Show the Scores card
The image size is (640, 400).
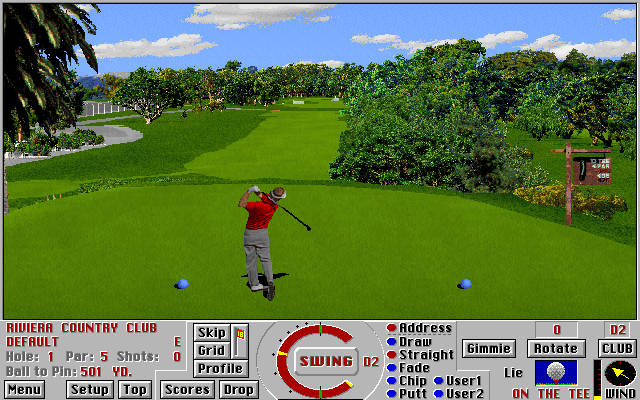pos(187,389)
